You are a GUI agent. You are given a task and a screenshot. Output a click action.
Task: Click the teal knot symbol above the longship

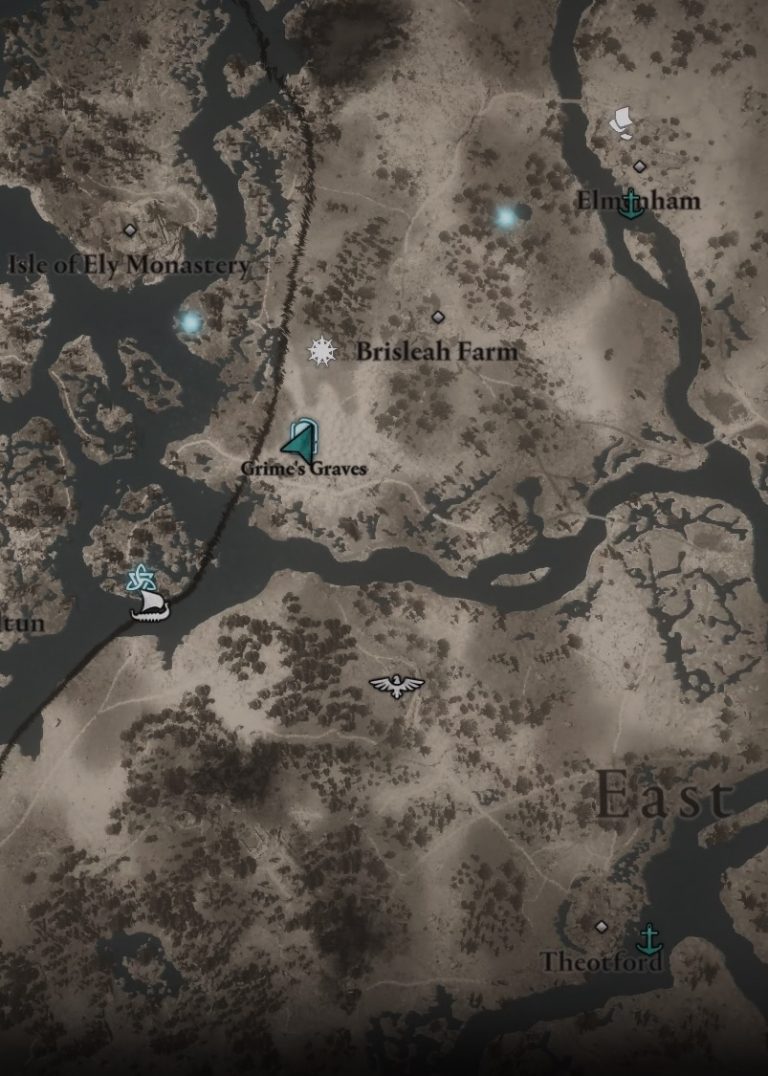(x=139, y=577)
